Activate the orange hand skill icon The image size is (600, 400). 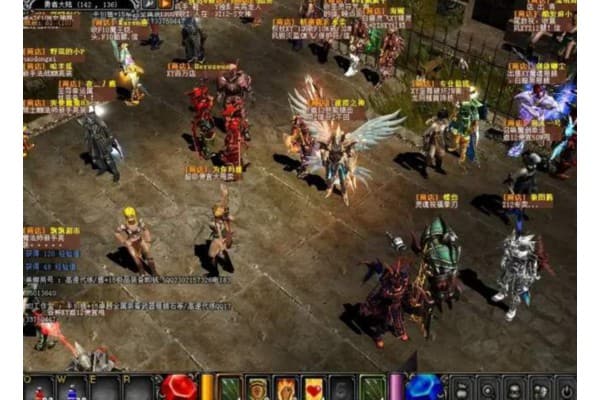point(286,388)
